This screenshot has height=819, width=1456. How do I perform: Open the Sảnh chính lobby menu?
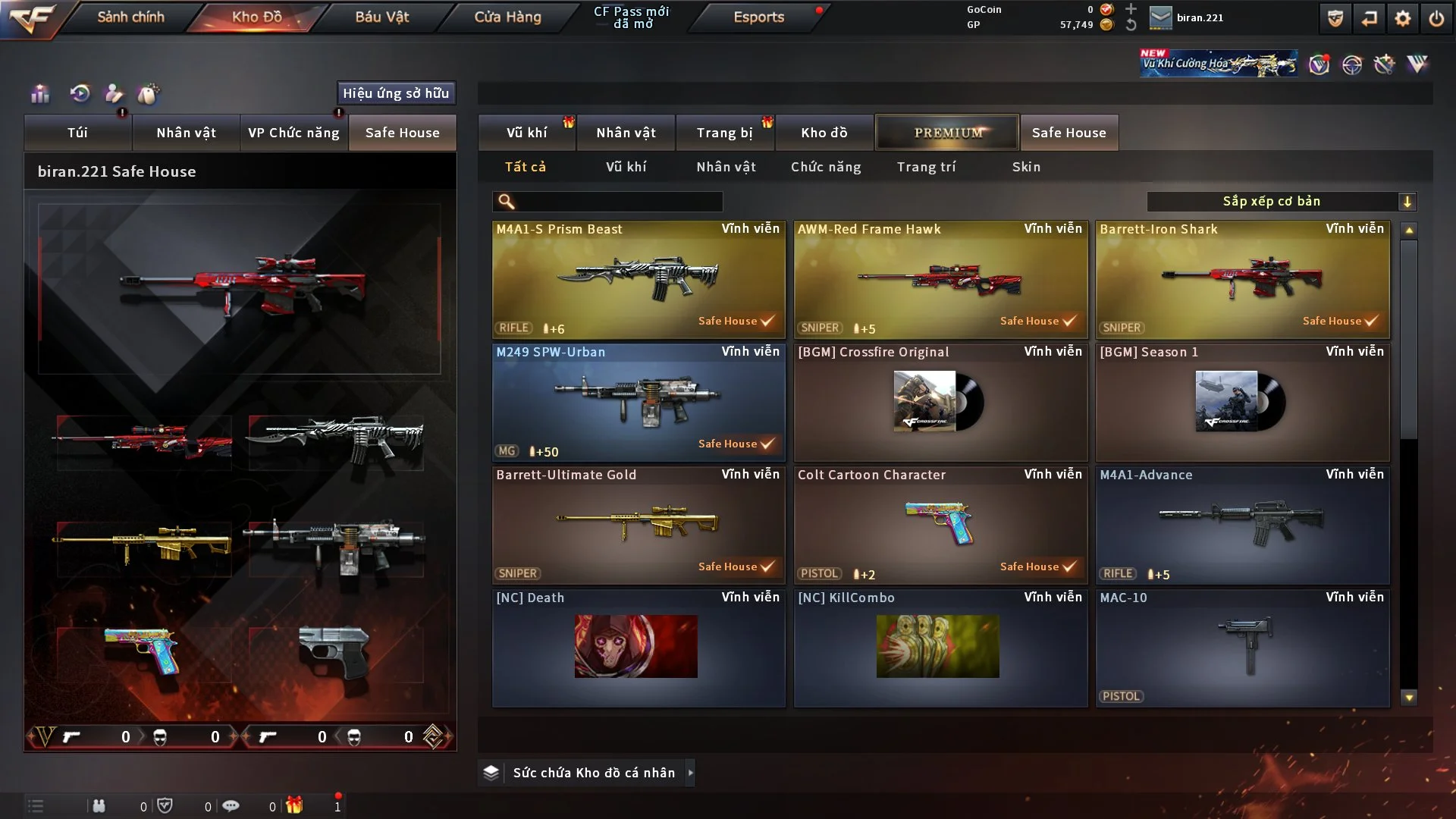(x=130, y=17)
